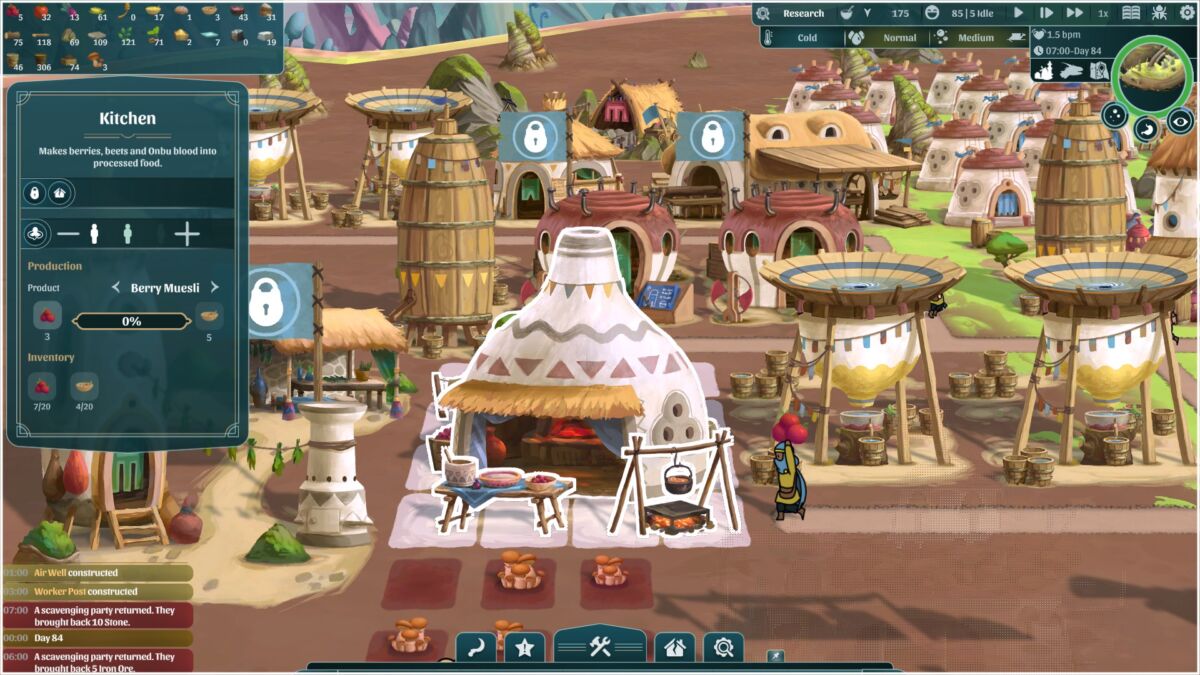This screenshot has width=1200, height=675.
Task: Toggle the eye view button
Action: point(1181,120)
